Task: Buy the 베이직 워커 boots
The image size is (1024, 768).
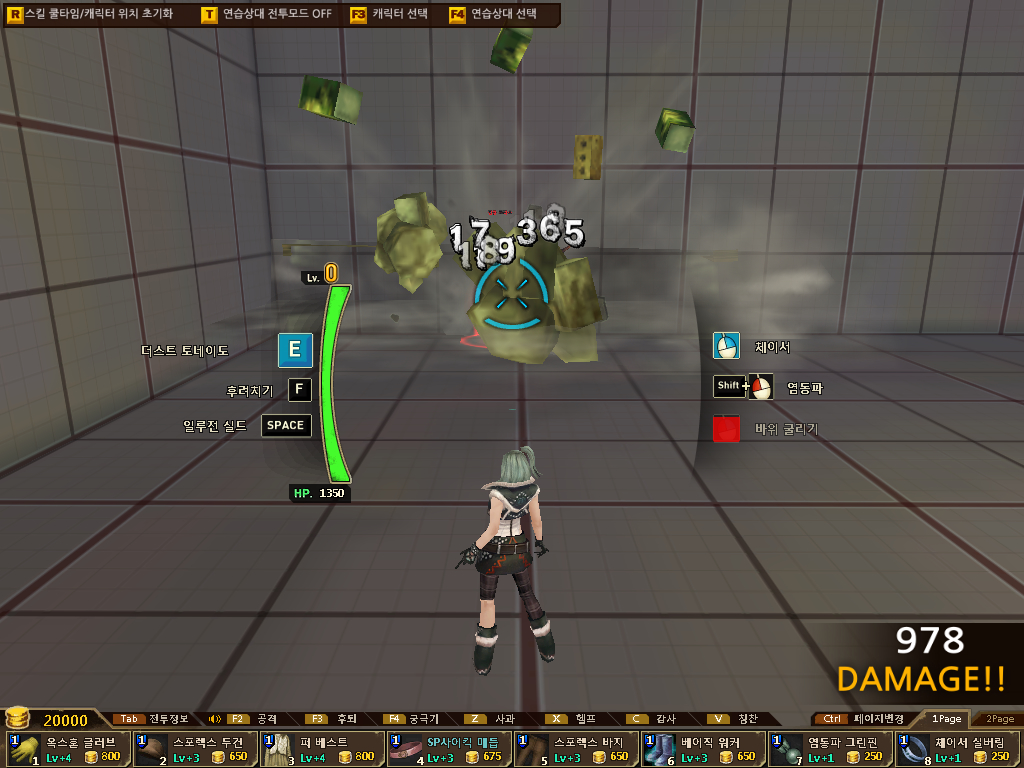Action: (702, 749)
